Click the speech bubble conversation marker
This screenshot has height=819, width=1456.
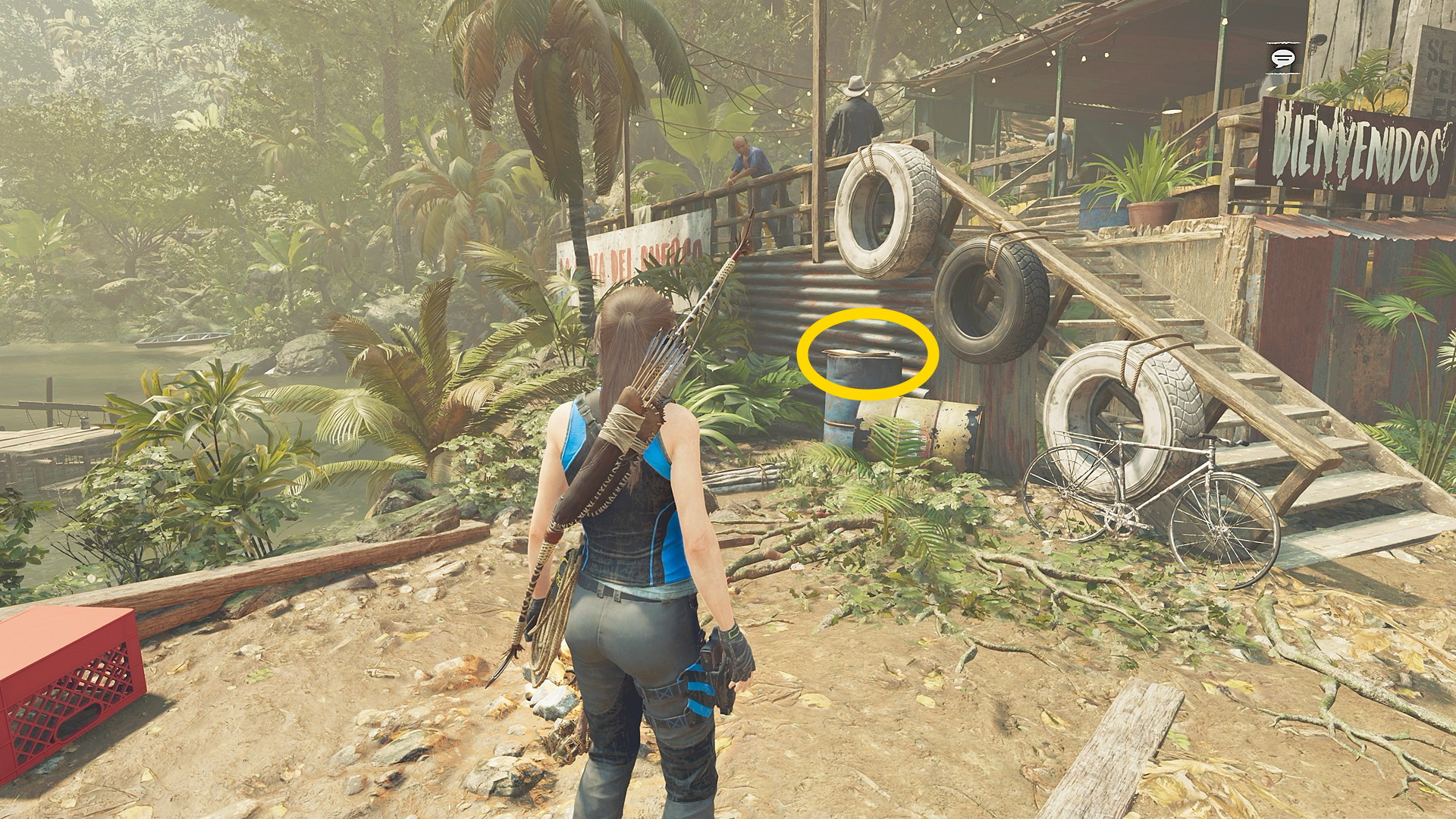(1283, 58)
